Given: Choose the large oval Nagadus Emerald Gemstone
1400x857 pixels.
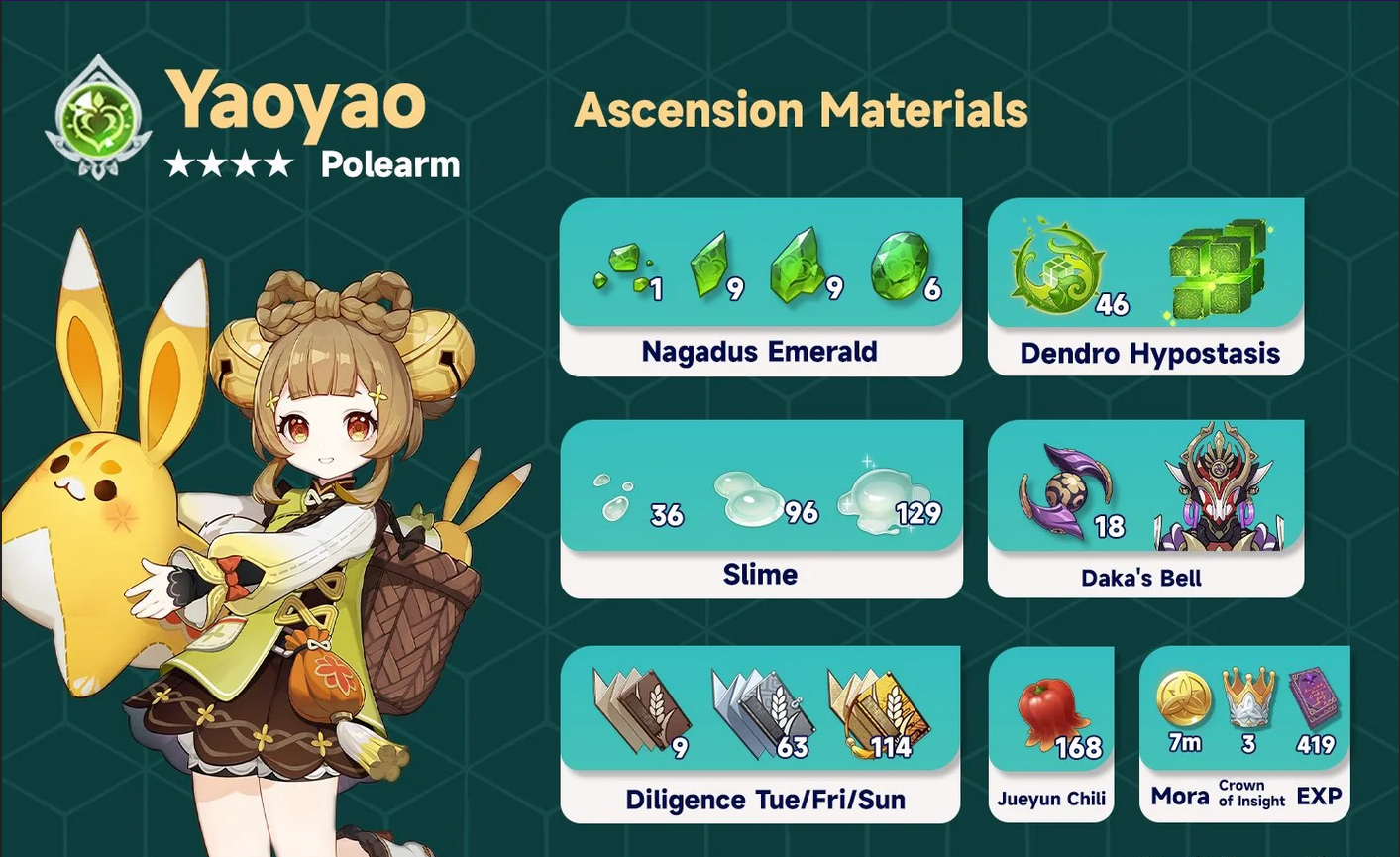Looking at the screenshot, I should 900,266.
